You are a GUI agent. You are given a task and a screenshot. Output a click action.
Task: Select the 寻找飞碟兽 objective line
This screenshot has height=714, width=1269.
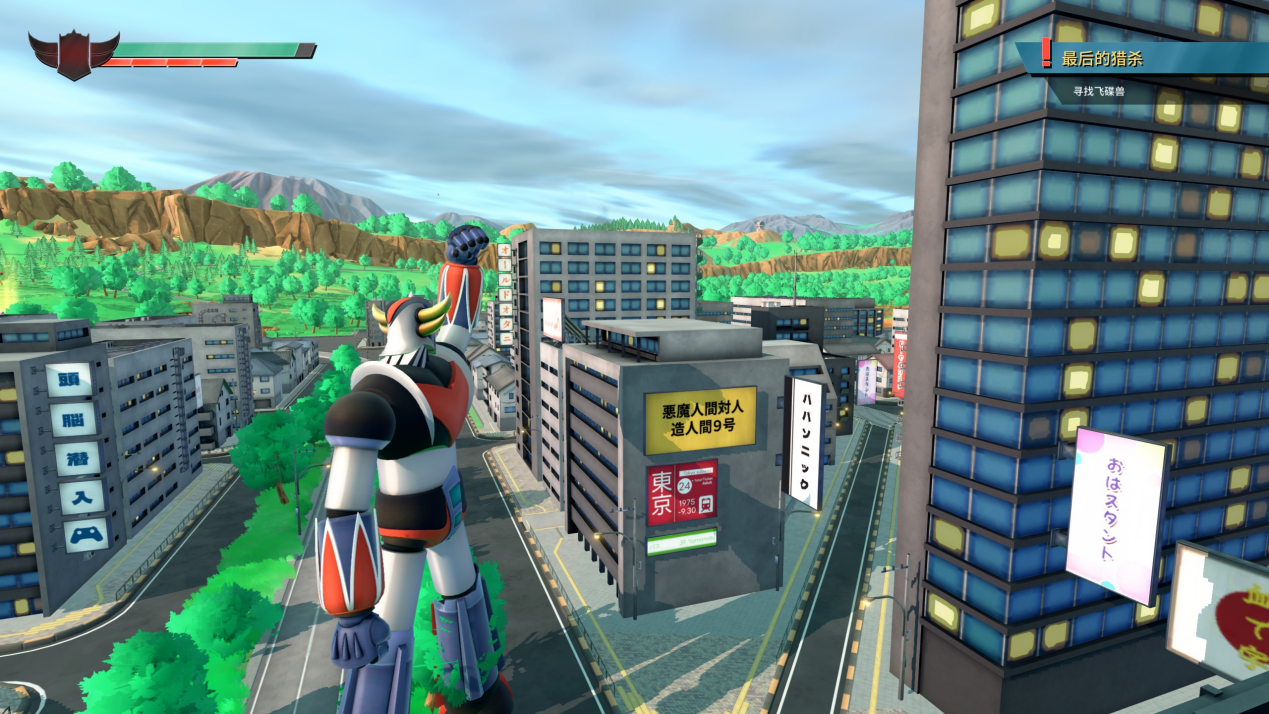[1099, 92]
